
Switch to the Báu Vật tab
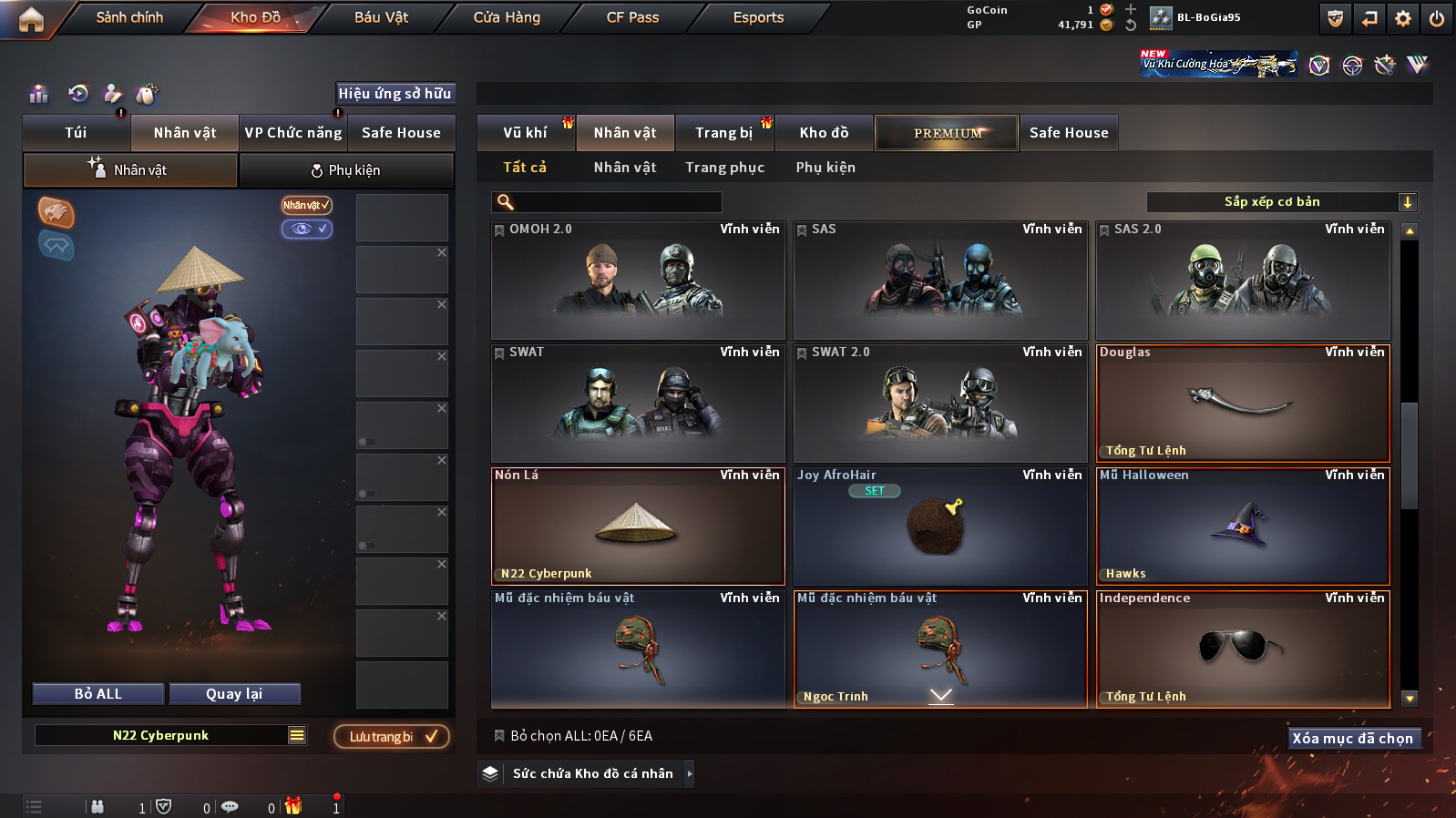pyautogui.click(x=381, y=17)
